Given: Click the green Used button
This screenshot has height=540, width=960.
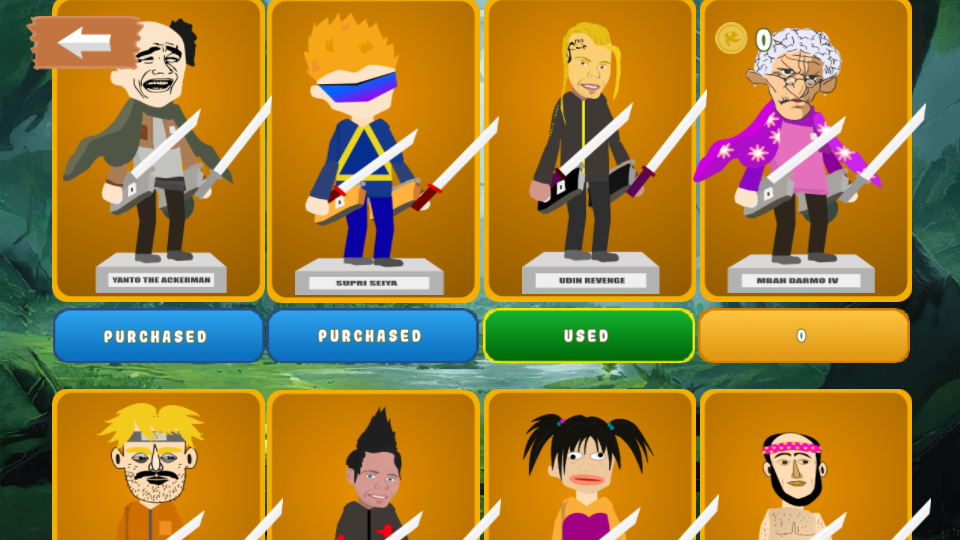Looking at the screenshot, I should coord(588,336).
